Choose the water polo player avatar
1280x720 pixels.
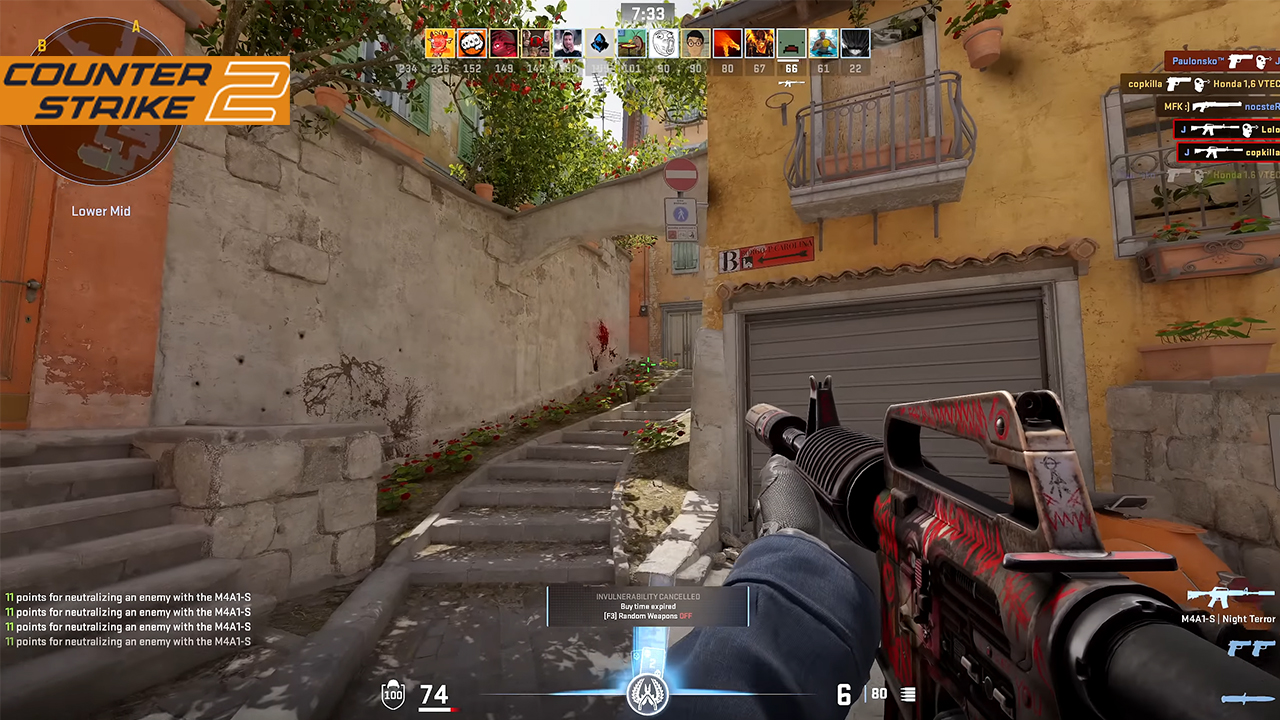tap(823, 43)
